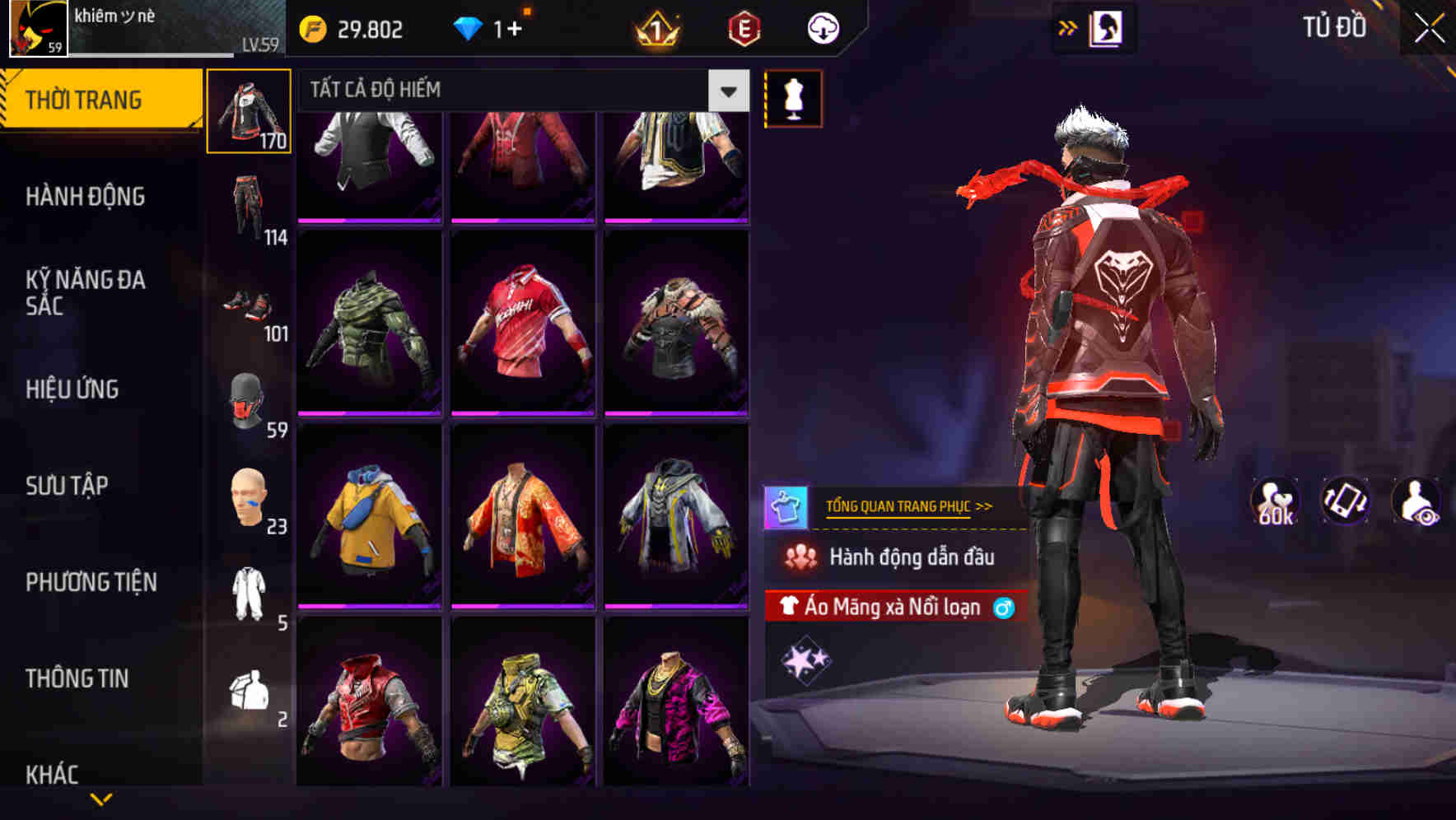Switch to the HÀNH ĐỘNG tab
Viewport: 1456px width, 820px height.
86,197
